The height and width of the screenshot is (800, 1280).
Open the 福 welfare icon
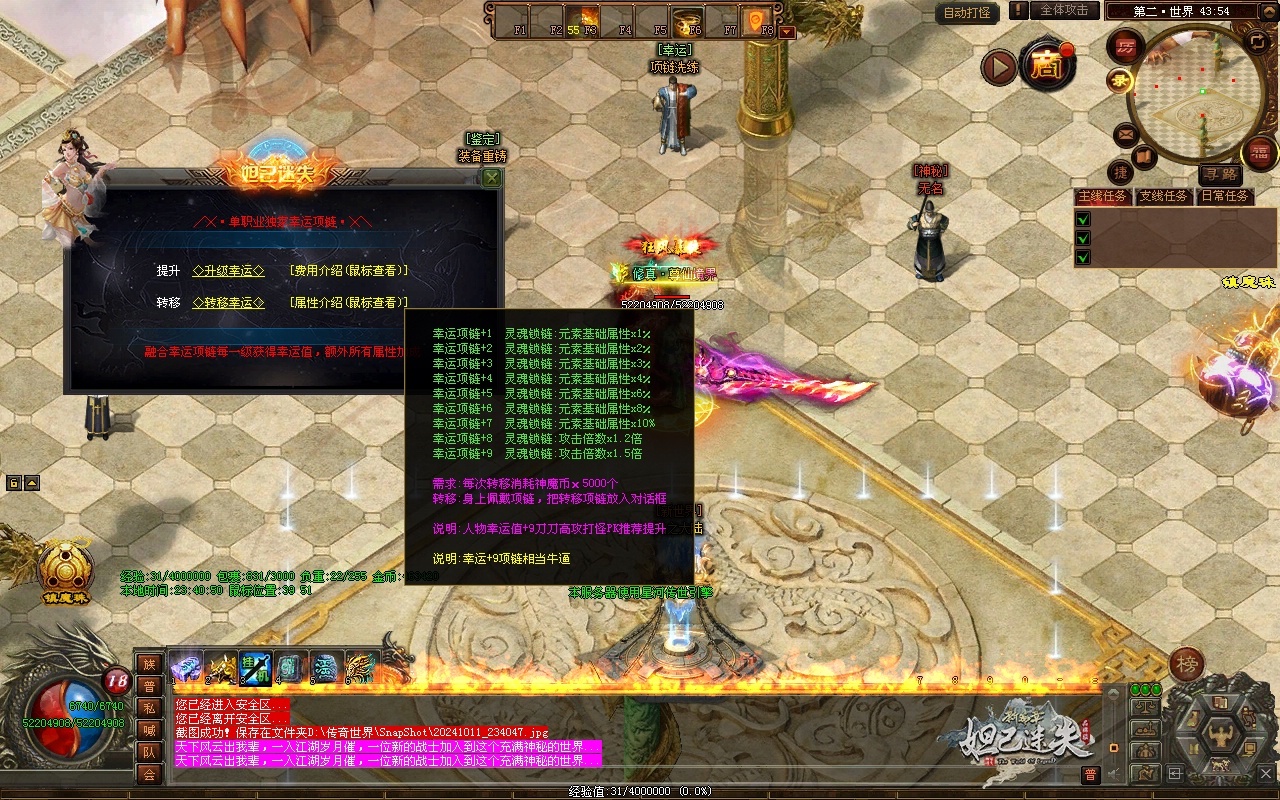[1259, 153]
